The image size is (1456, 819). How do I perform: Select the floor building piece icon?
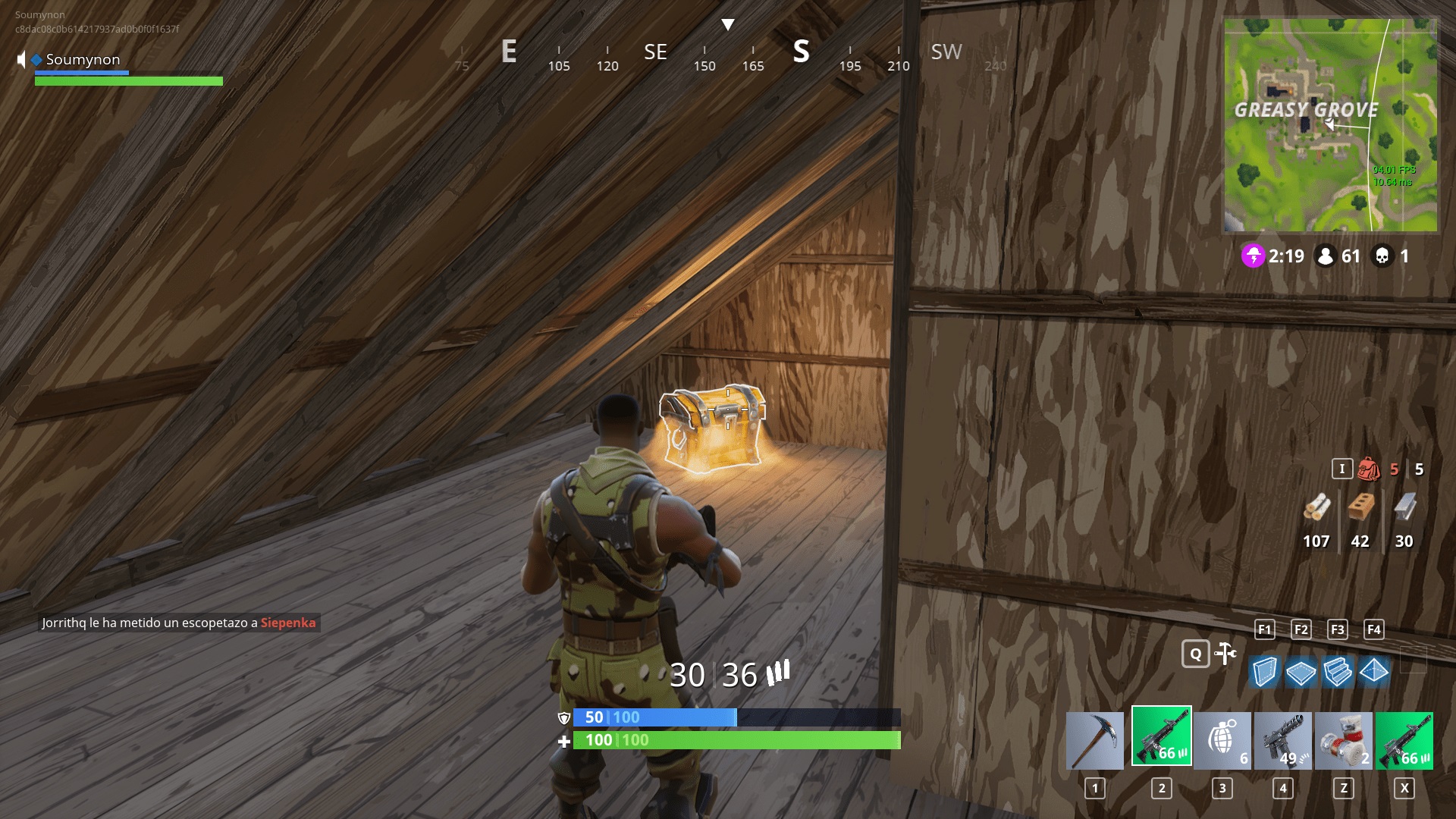pyautogui.click(x=1300, y=671)
